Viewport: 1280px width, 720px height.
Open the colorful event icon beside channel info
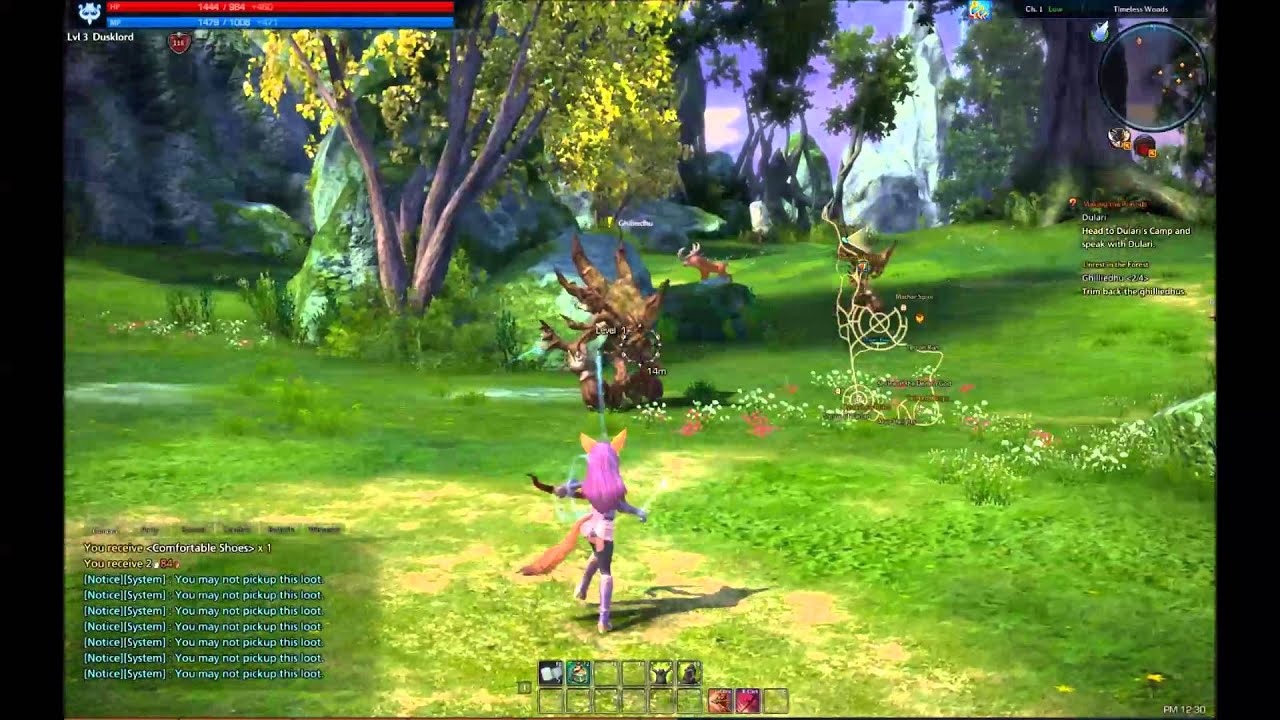click(x=979, y=10)
